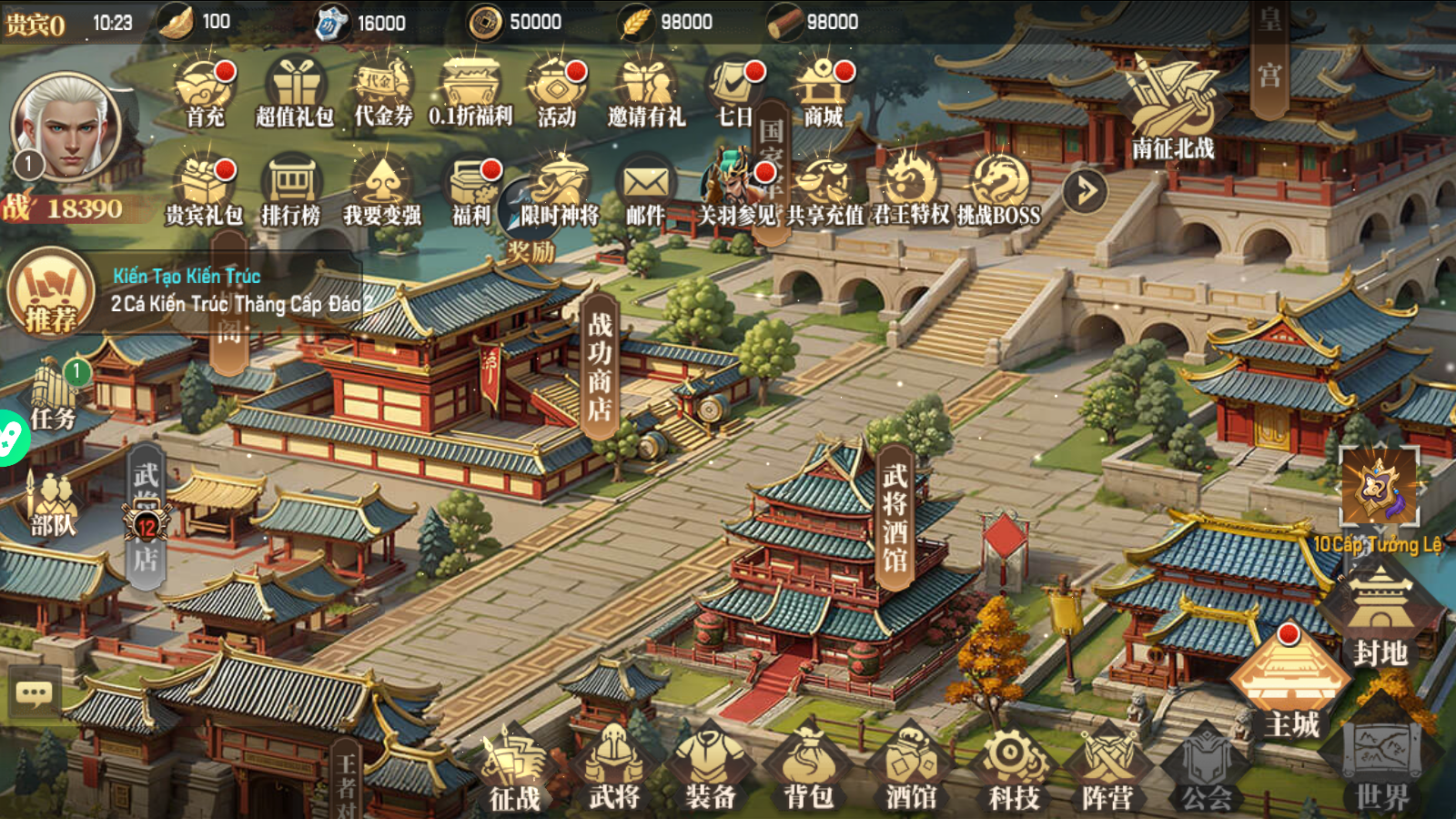Click the player avatar portrait

point(66,127)
